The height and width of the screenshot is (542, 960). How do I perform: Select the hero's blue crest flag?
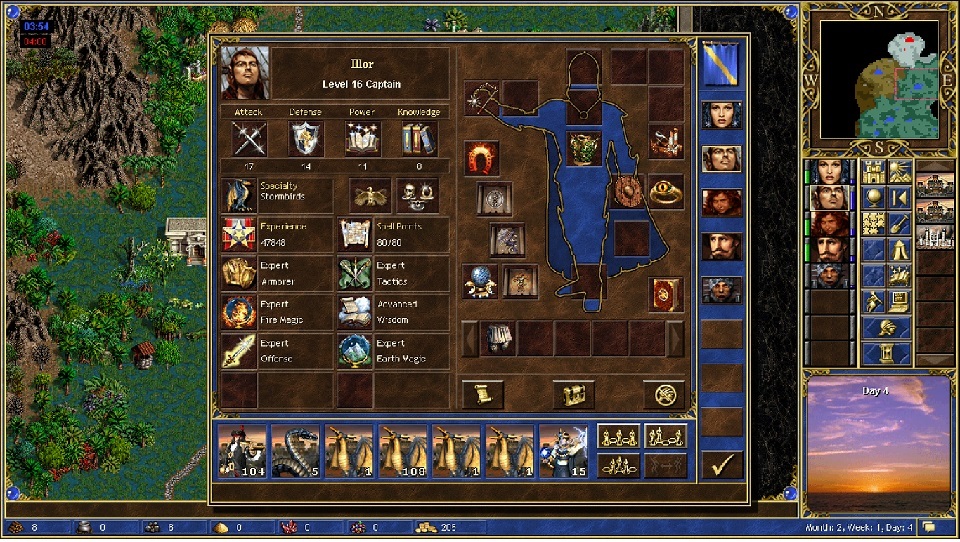(721, 65)
